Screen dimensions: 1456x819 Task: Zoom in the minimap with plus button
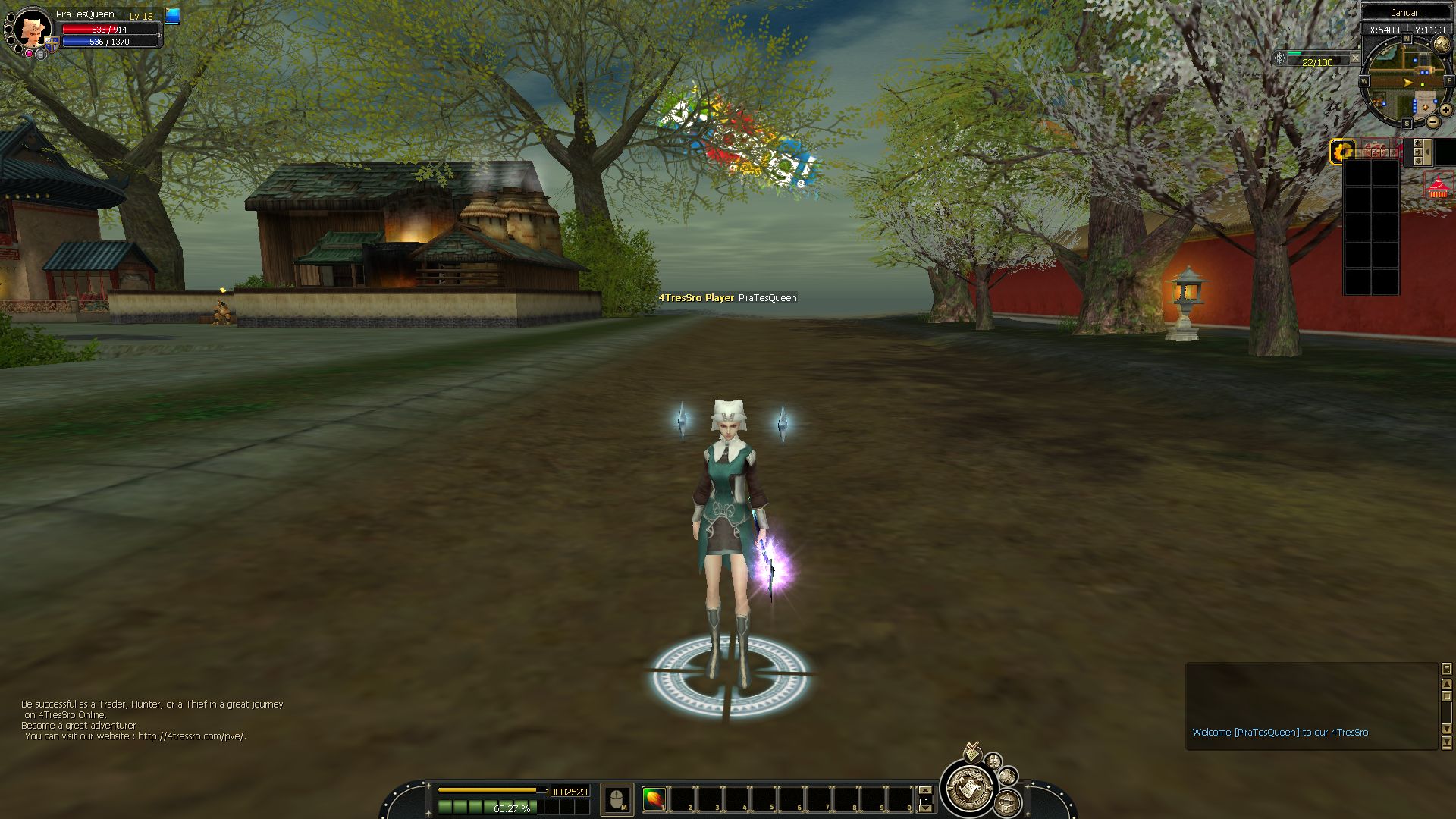1445,110
